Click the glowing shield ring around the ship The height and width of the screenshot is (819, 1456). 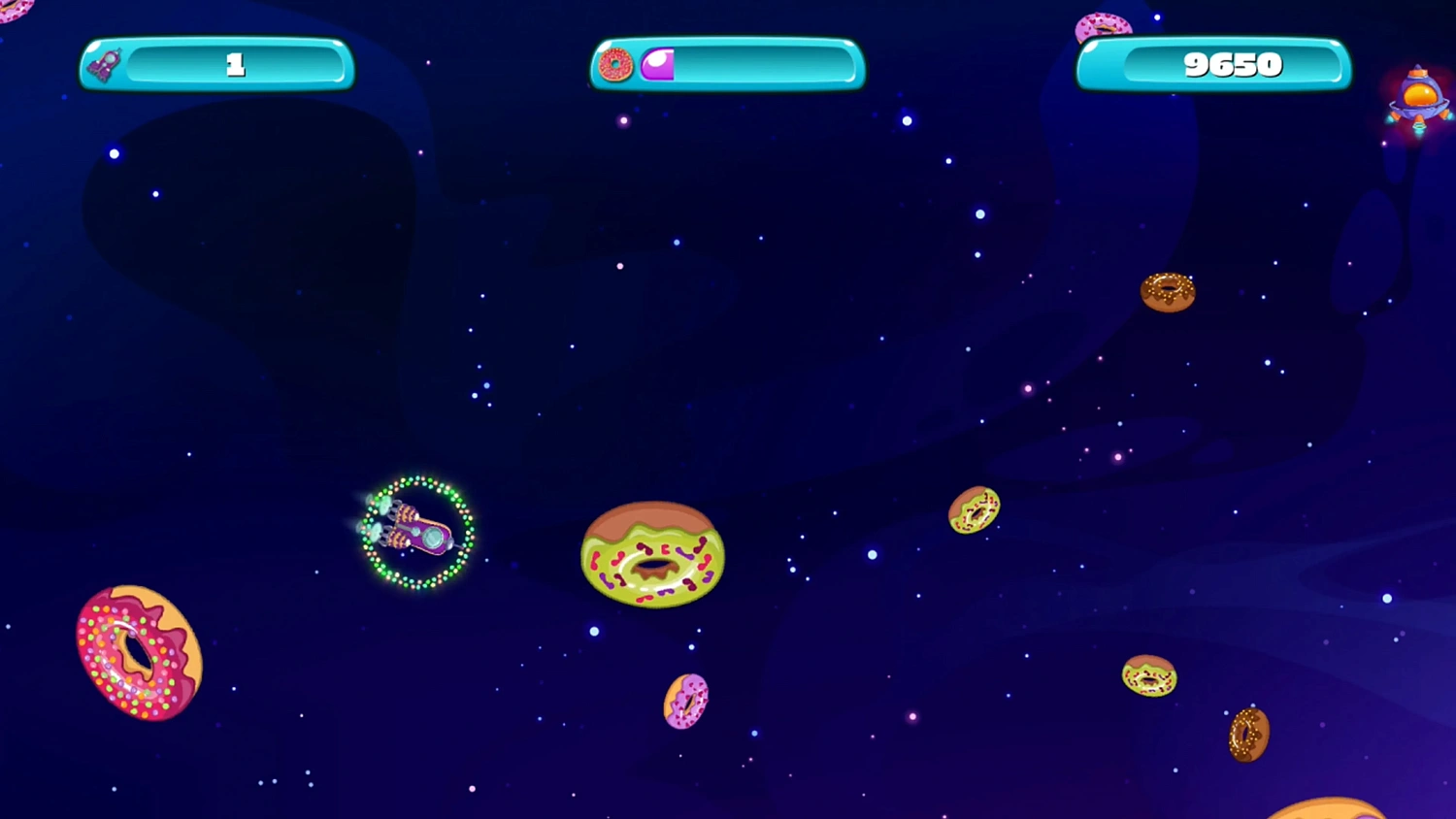tap(417, 480)
